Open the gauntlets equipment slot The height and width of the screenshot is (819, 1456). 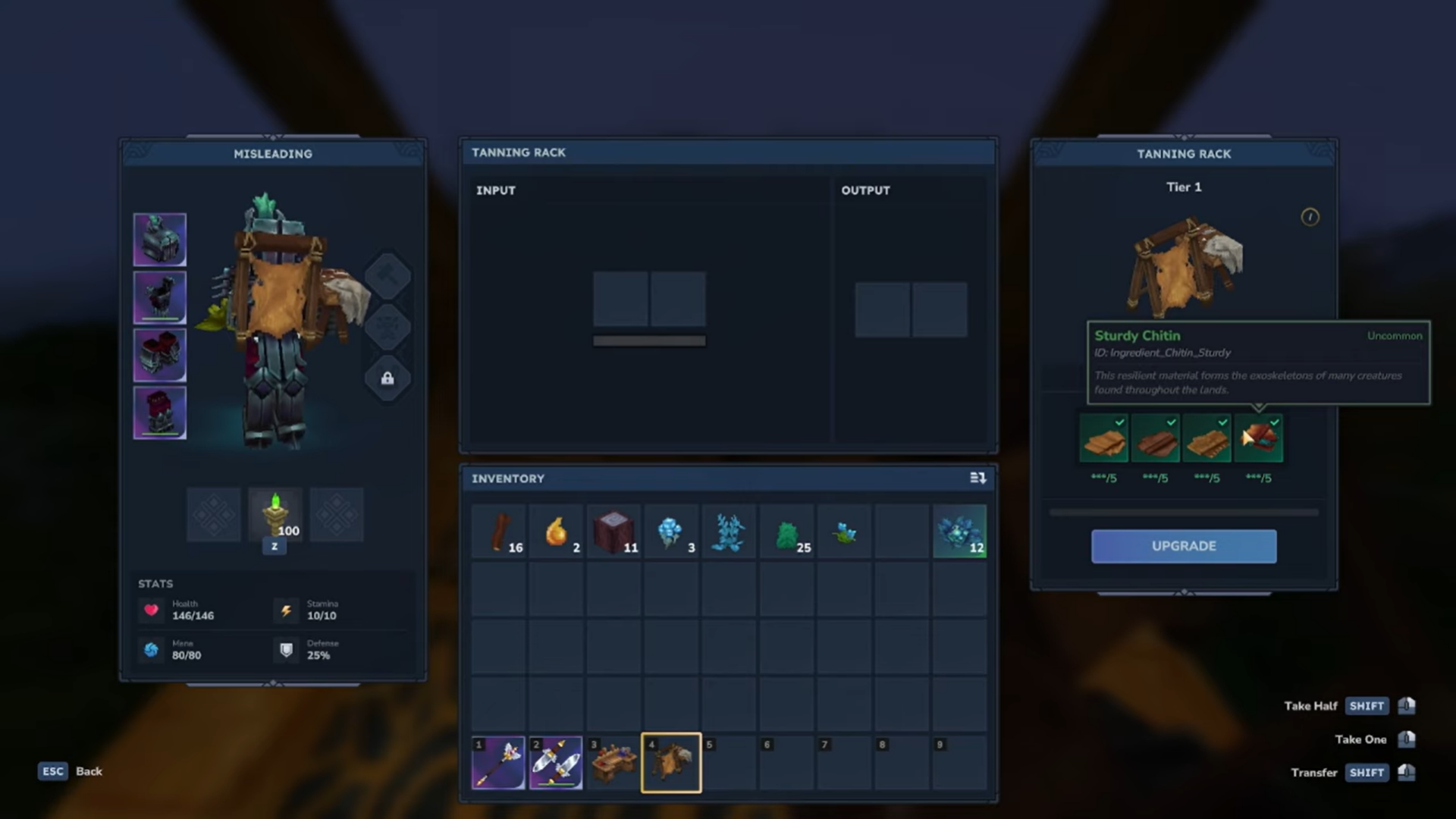point(160,355)
